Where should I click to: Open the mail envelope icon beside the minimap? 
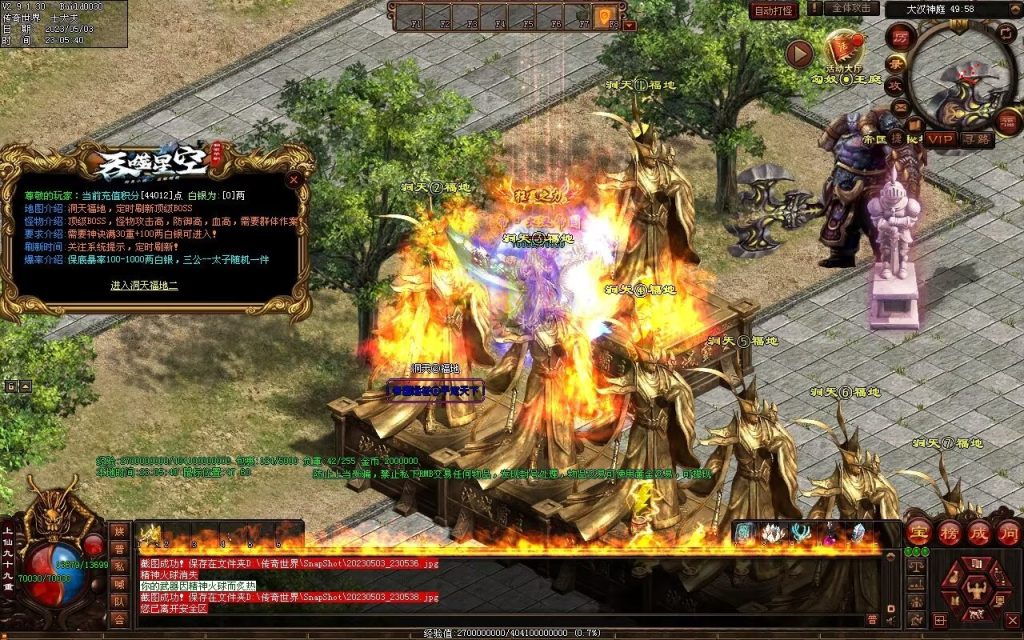[899, 108]
